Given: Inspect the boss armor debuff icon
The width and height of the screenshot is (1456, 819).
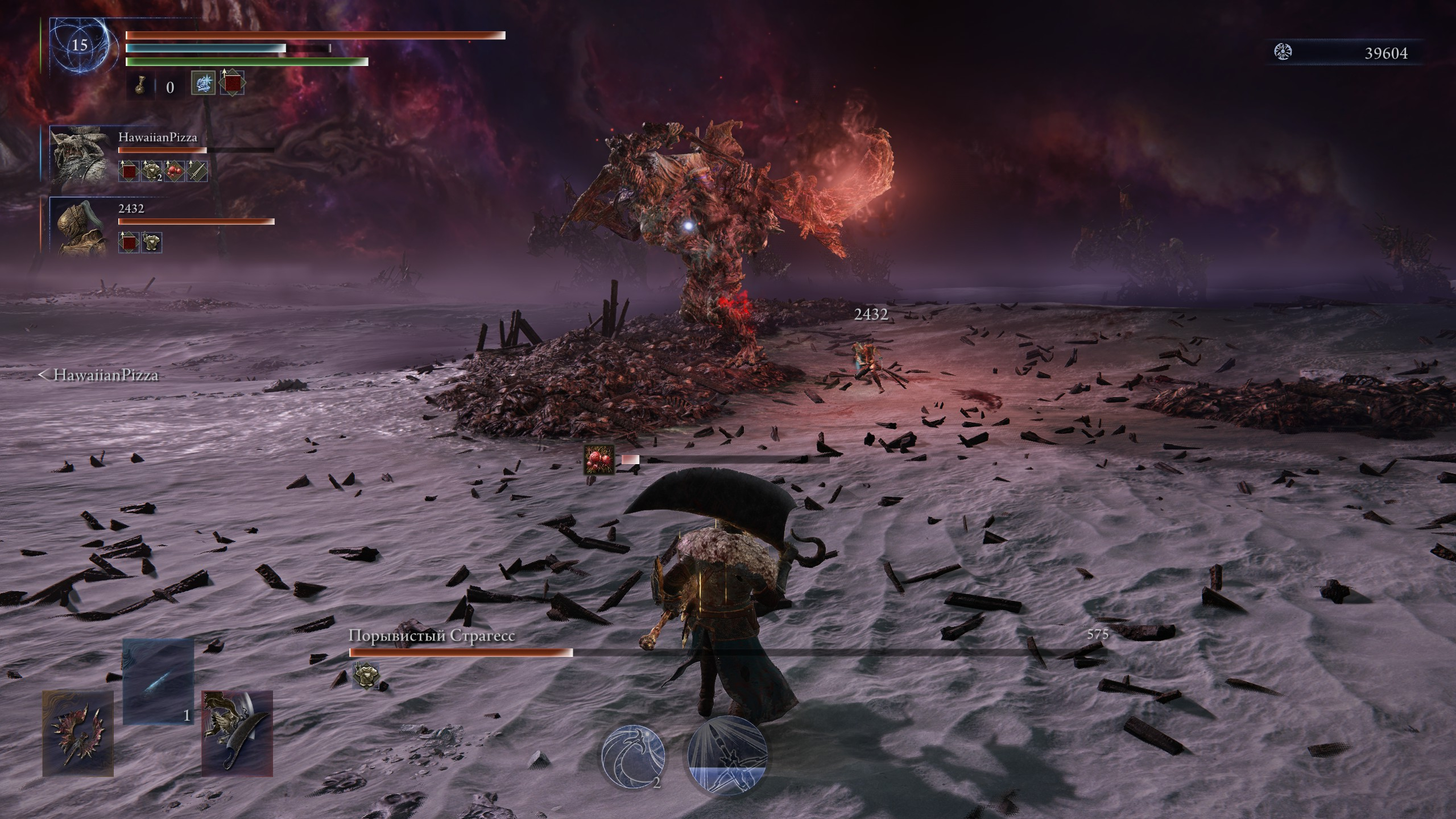Looking at the screenshot, I should tap(363, 675).
